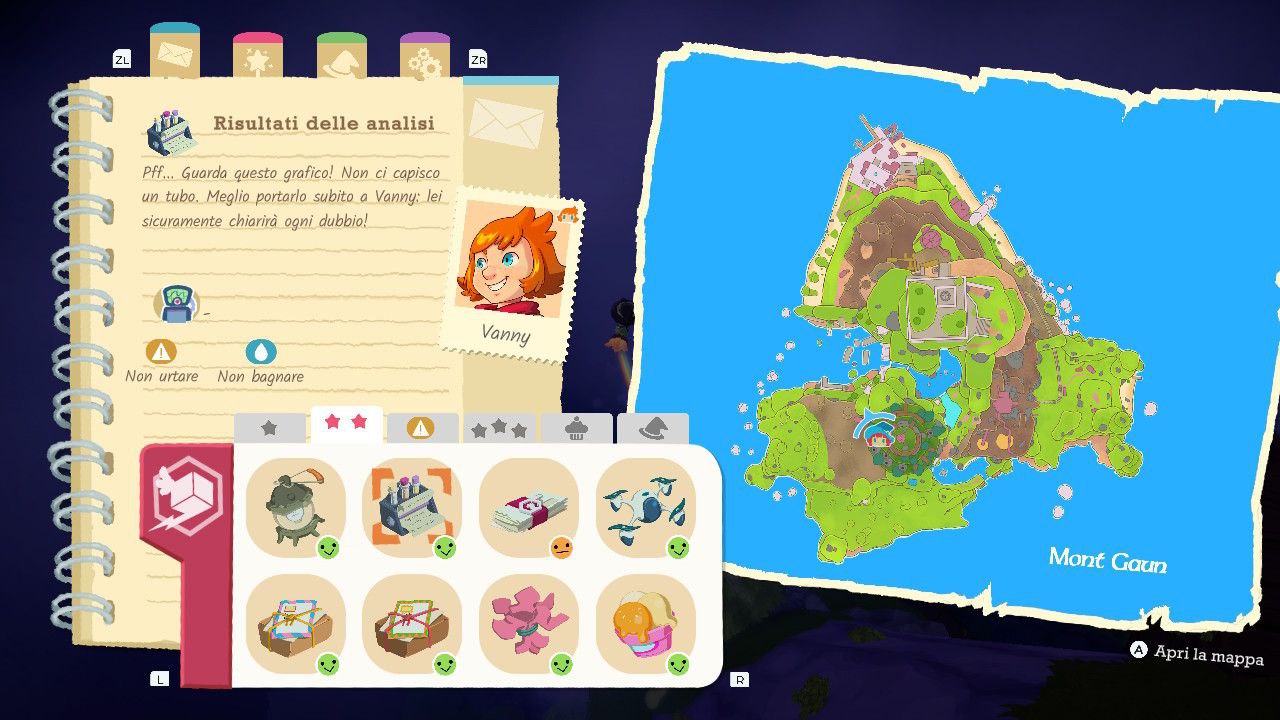Switch to the witch hat category tab
The height and width of the screenshot is (720, 1280).
click(652, 428)
